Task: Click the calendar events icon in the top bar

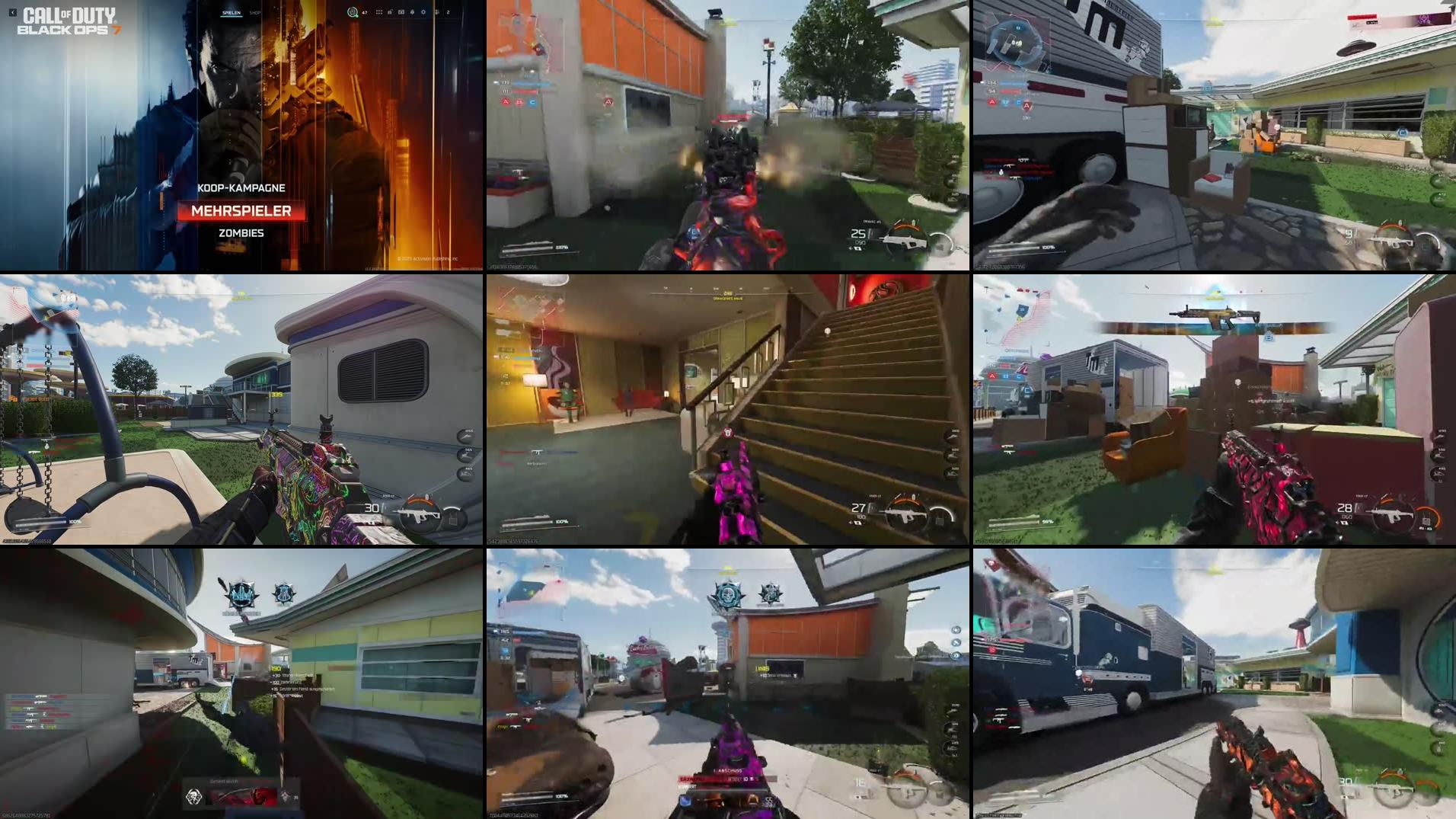Action: tap(402, 11)
